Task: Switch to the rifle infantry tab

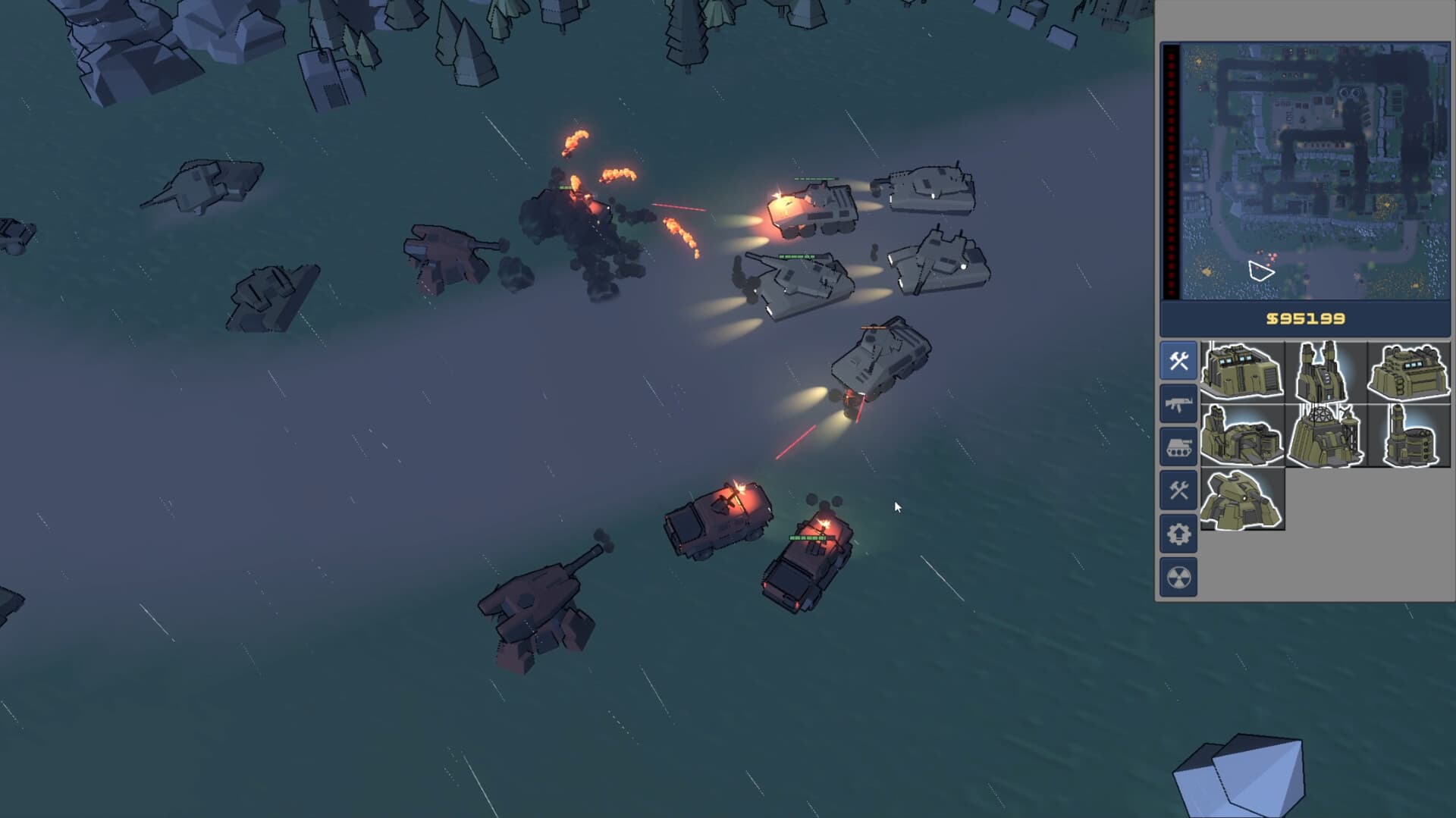Action: pos(1178,404)
